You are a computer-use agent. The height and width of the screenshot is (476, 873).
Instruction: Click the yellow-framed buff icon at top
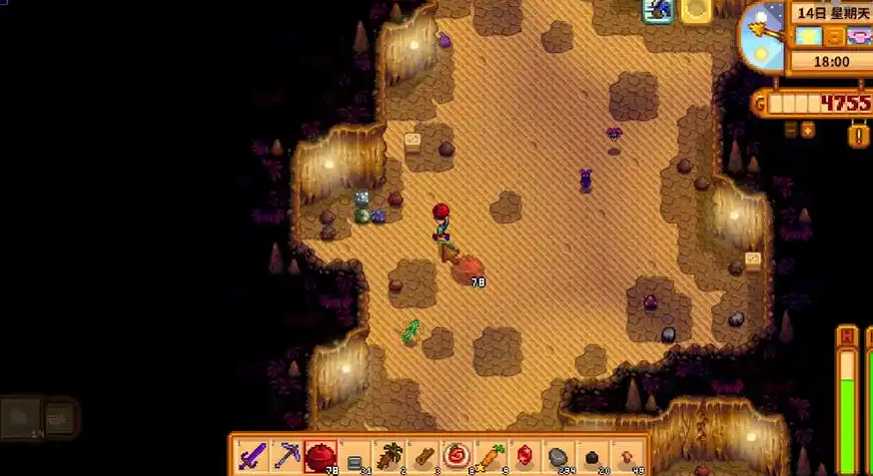[x=696, y=11]
